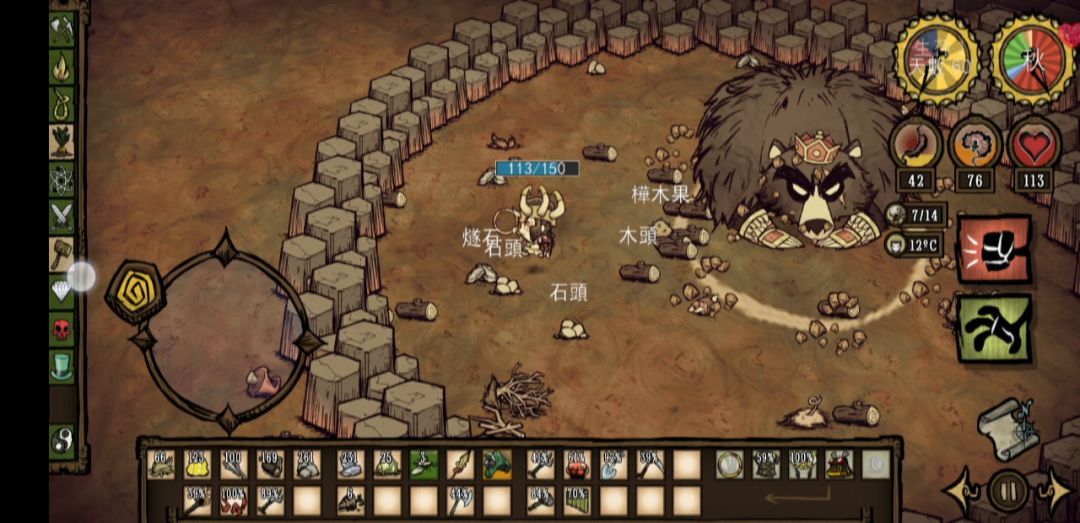Open the Fight crossed-swords crafting tab
The width and height of the screenshot is (1080, 523).
pyautogui.click(x=62, y=216)
